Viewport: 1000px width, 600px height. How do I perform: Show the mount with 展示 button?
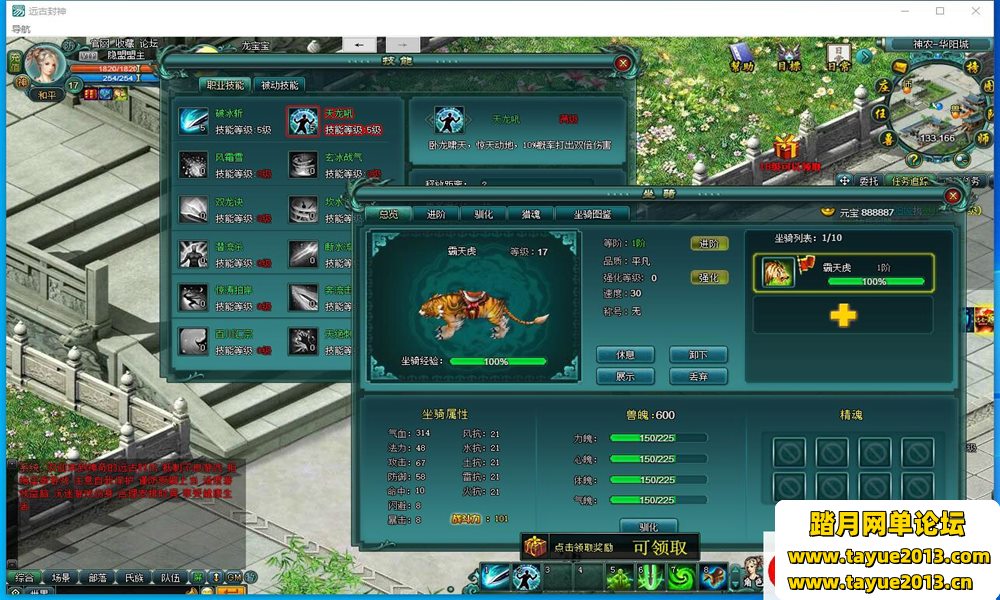[625, 377]
